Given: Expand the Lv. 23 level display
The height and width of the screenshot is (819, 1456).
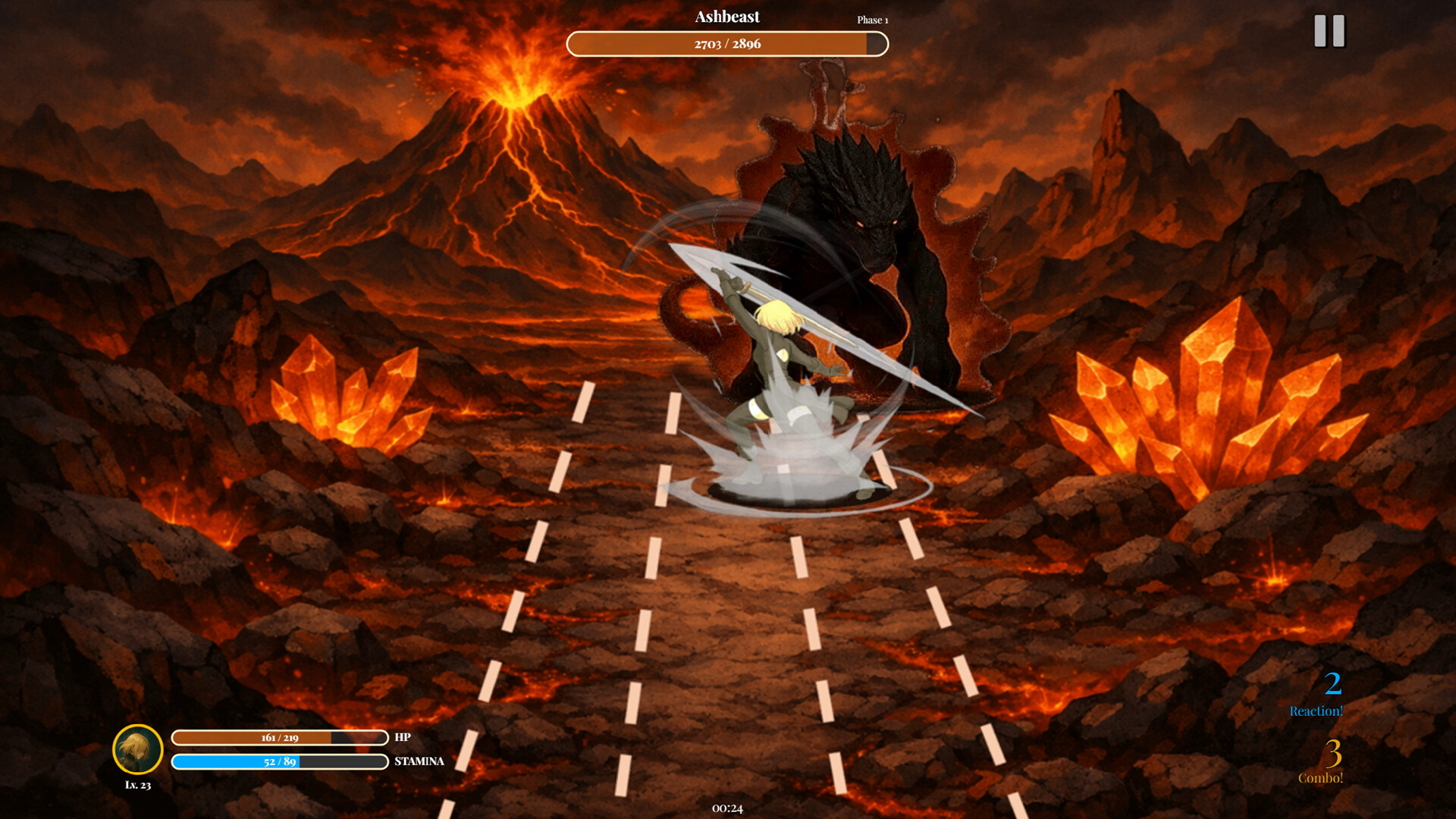Looking at the screenshot, I should tap(138, 786).
